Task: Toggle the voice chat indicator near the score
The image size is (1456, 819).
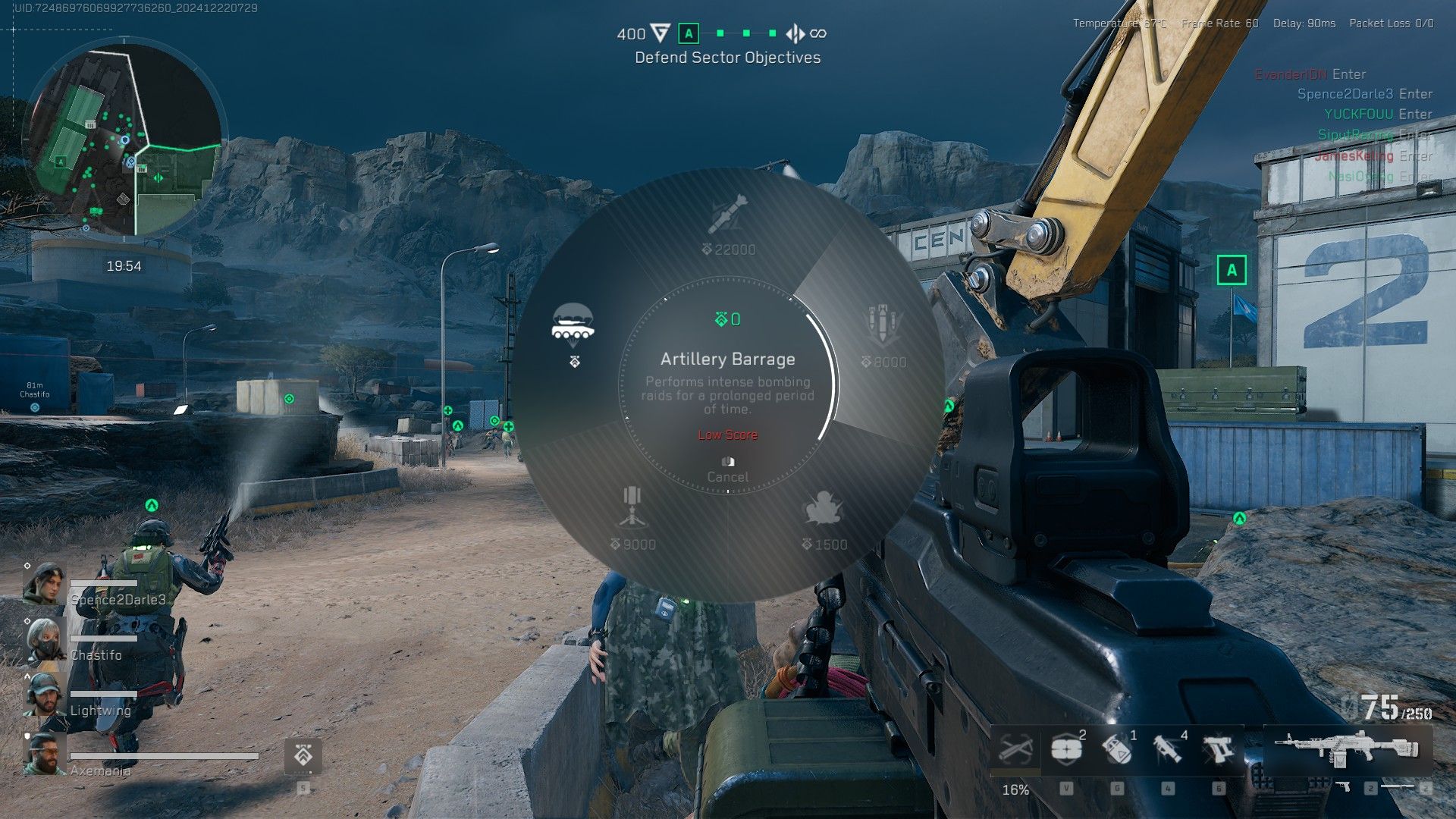Action: [795, 34]
